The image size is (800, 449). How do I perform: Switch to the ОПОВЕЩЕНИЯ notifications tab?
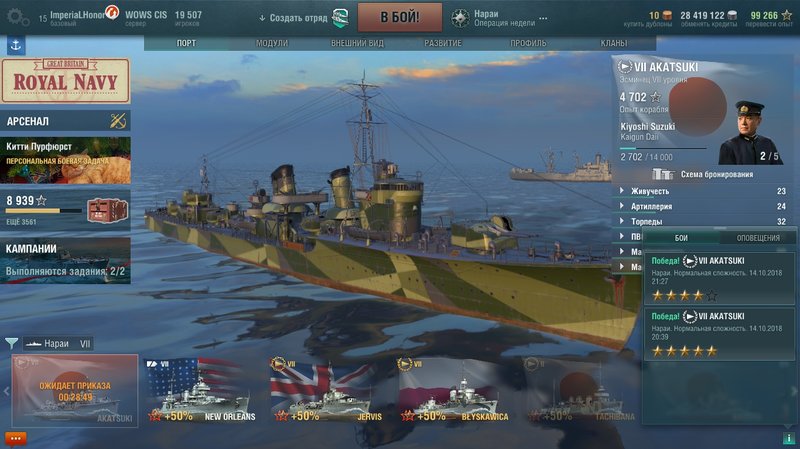758,238
